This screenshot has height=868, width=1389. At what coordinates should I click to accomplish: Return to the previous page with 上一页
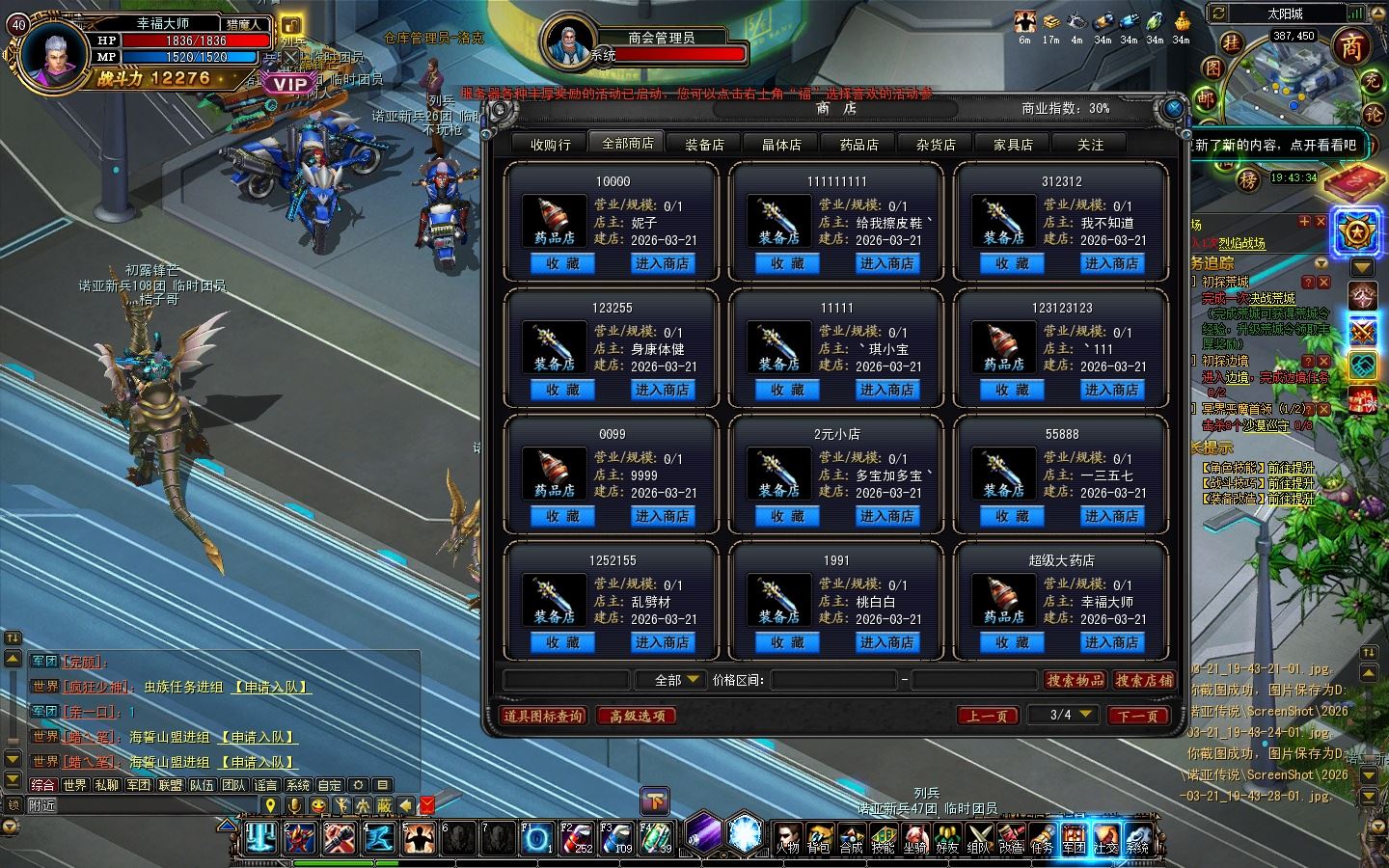pyautogui.click(x=988, y=716)
